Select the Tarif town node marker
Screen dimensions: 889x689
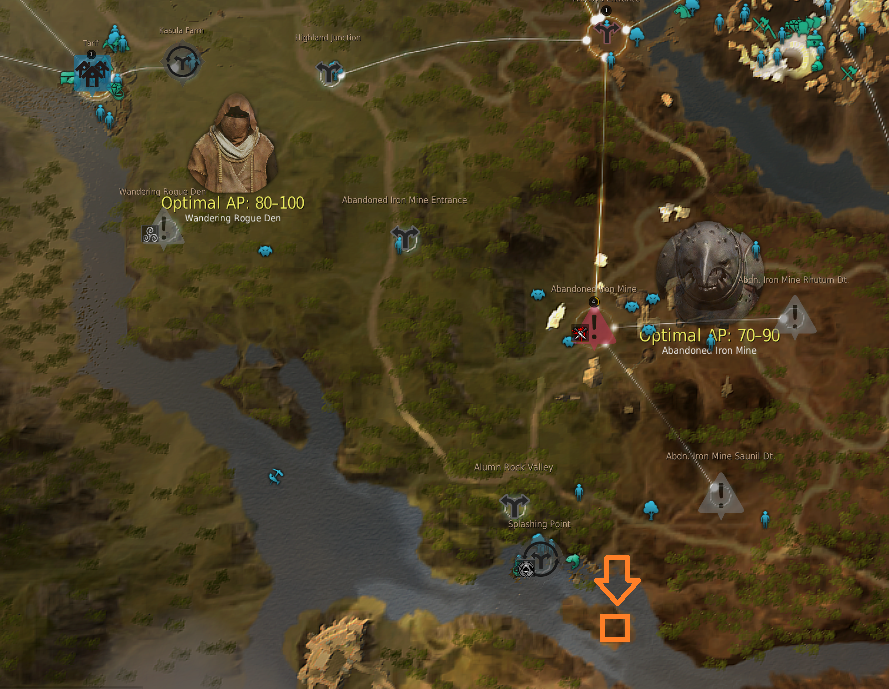tap(91, 69)
